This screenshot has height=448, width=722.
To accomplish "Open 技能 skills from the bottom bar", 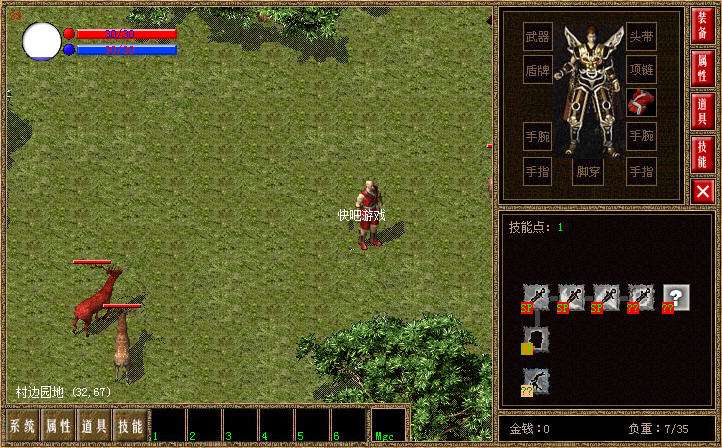I will (x=130, y=425).
